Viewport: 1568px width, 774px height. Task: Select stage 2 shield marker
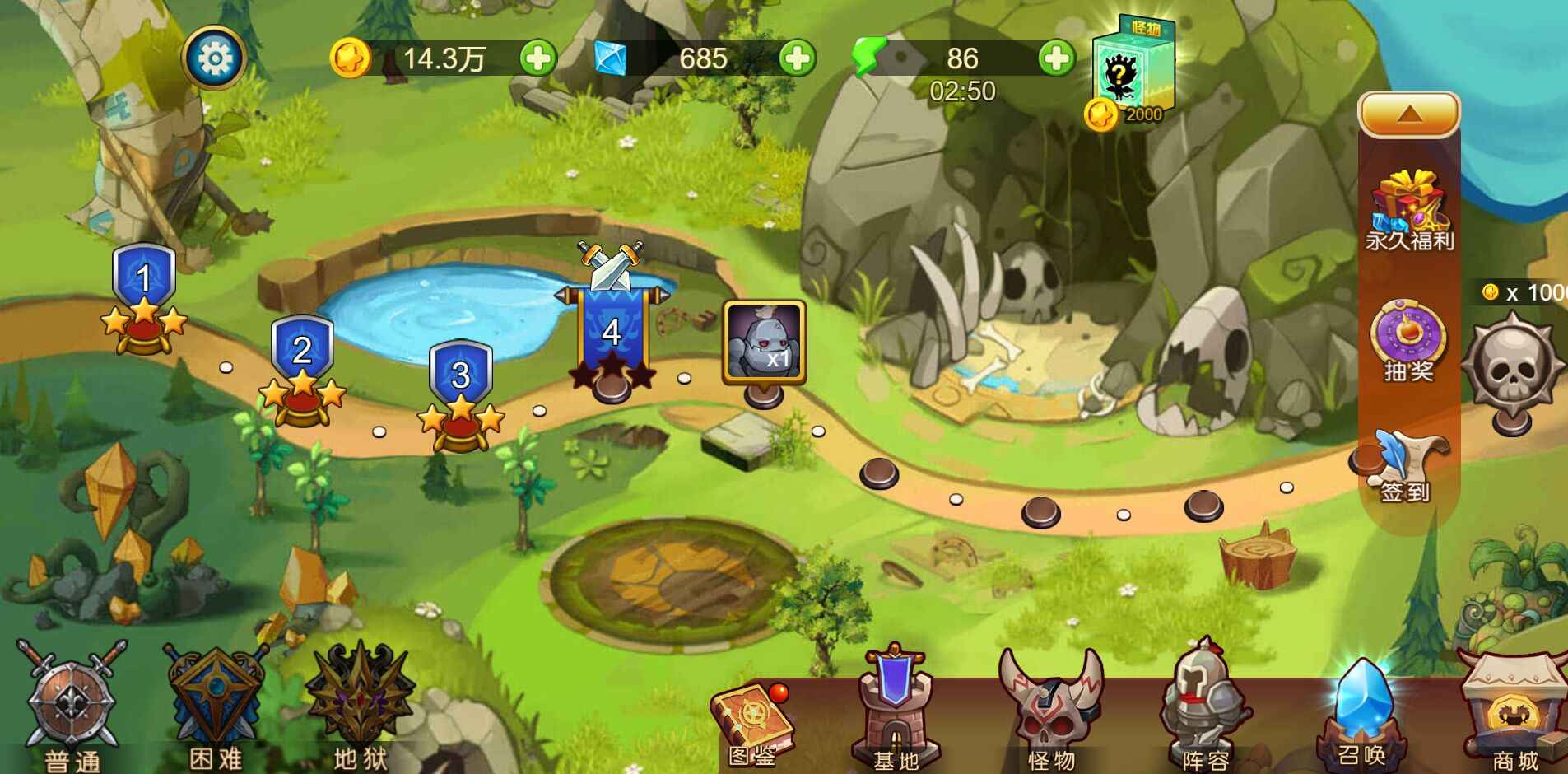(x=302, y=362)
